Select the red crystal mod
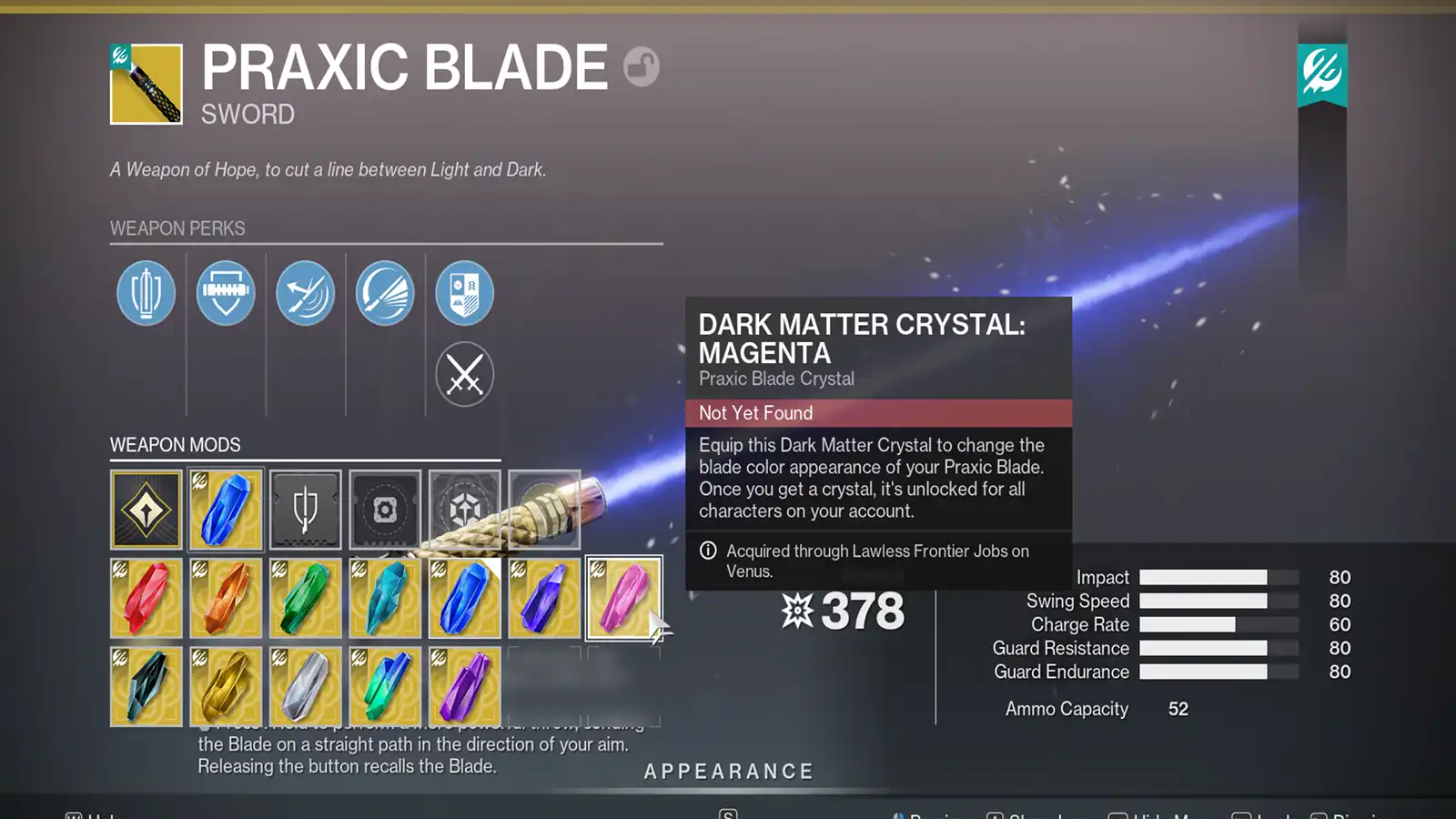Viewport: 1456px width, 819px height. (146, 597)
